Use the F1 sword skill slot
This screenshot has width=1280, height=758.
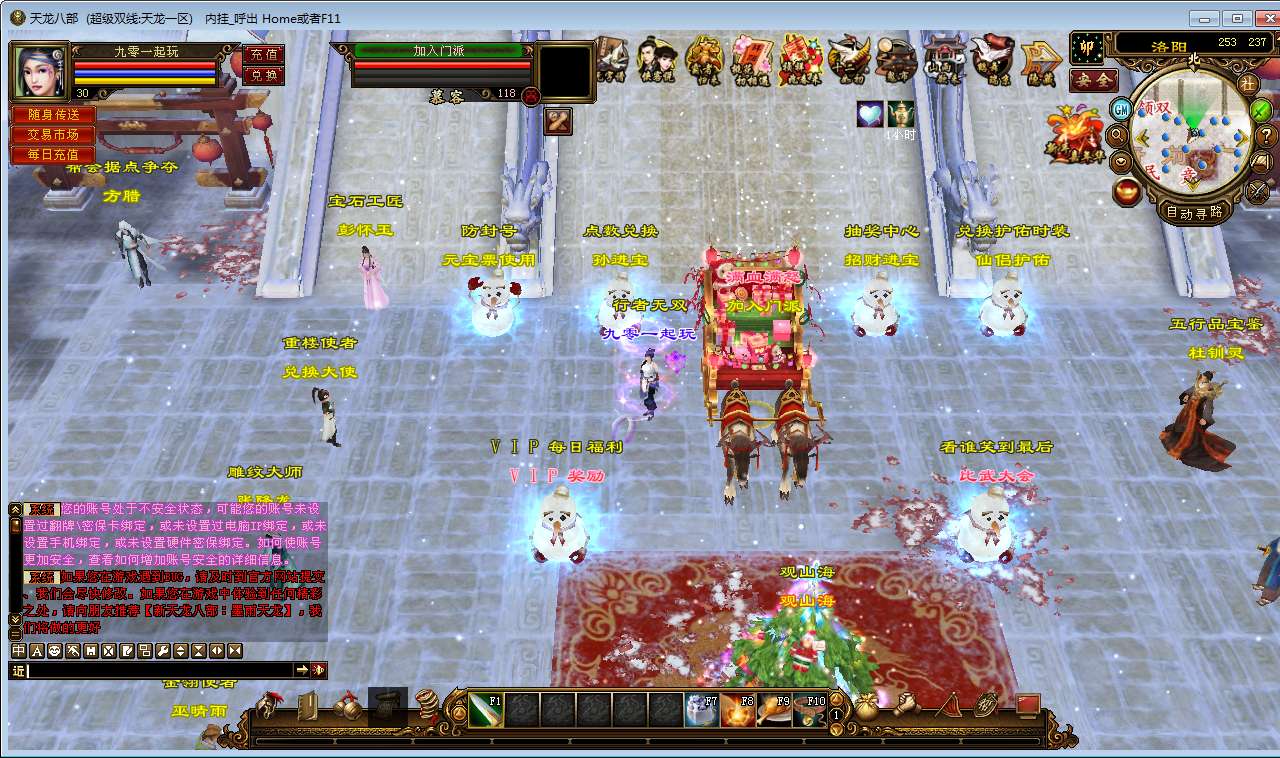click(485, 709)
